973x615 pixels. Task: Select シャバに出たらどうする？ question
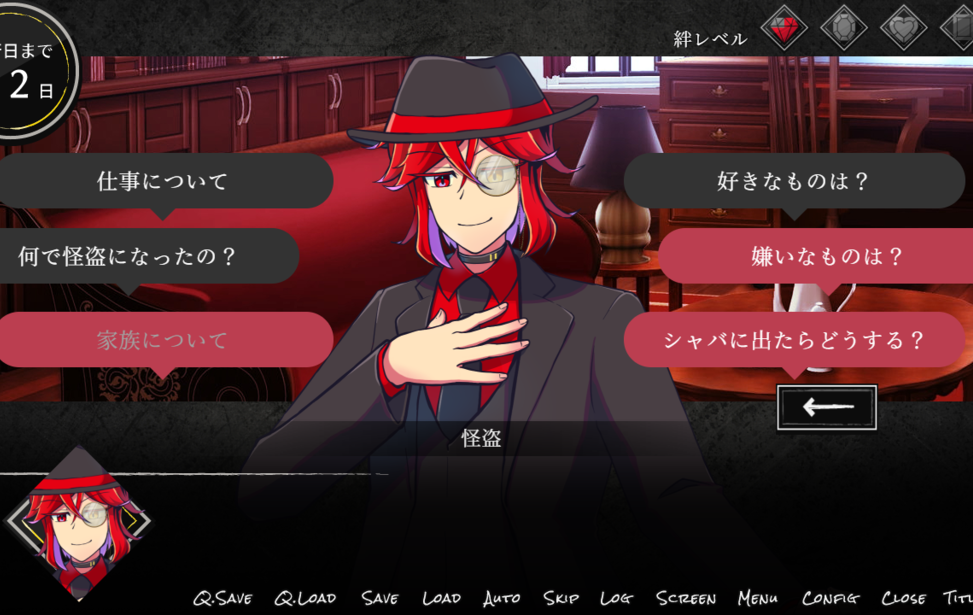[x=794, y=340]
